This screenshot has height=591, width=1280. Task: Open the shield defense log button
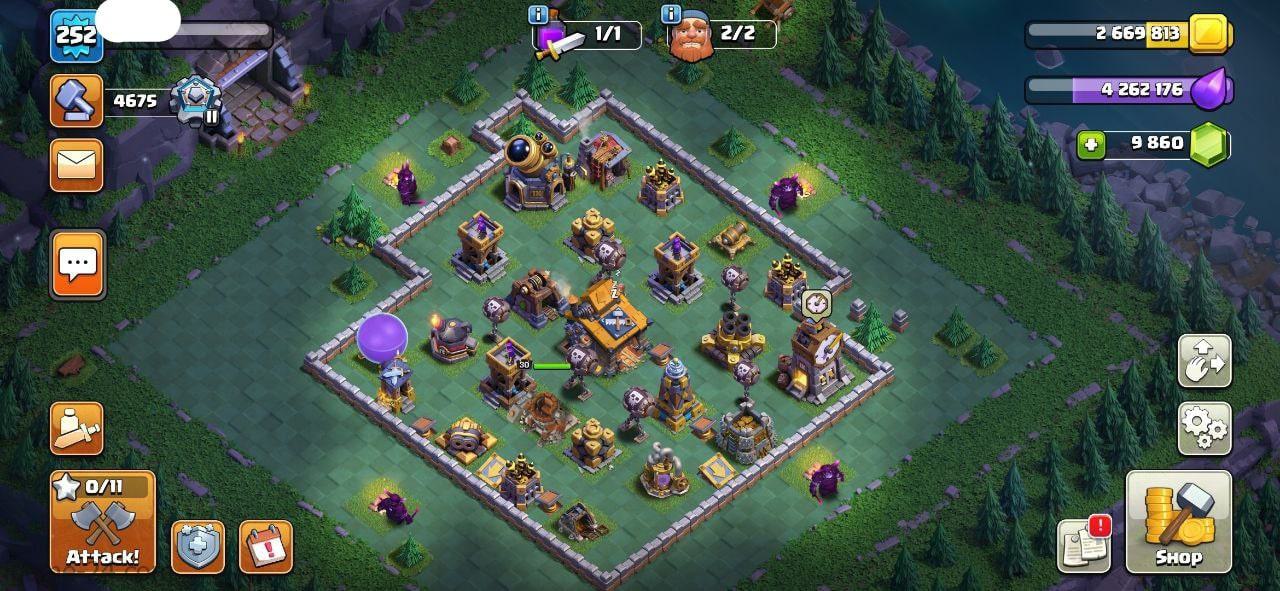coord(197,547)
